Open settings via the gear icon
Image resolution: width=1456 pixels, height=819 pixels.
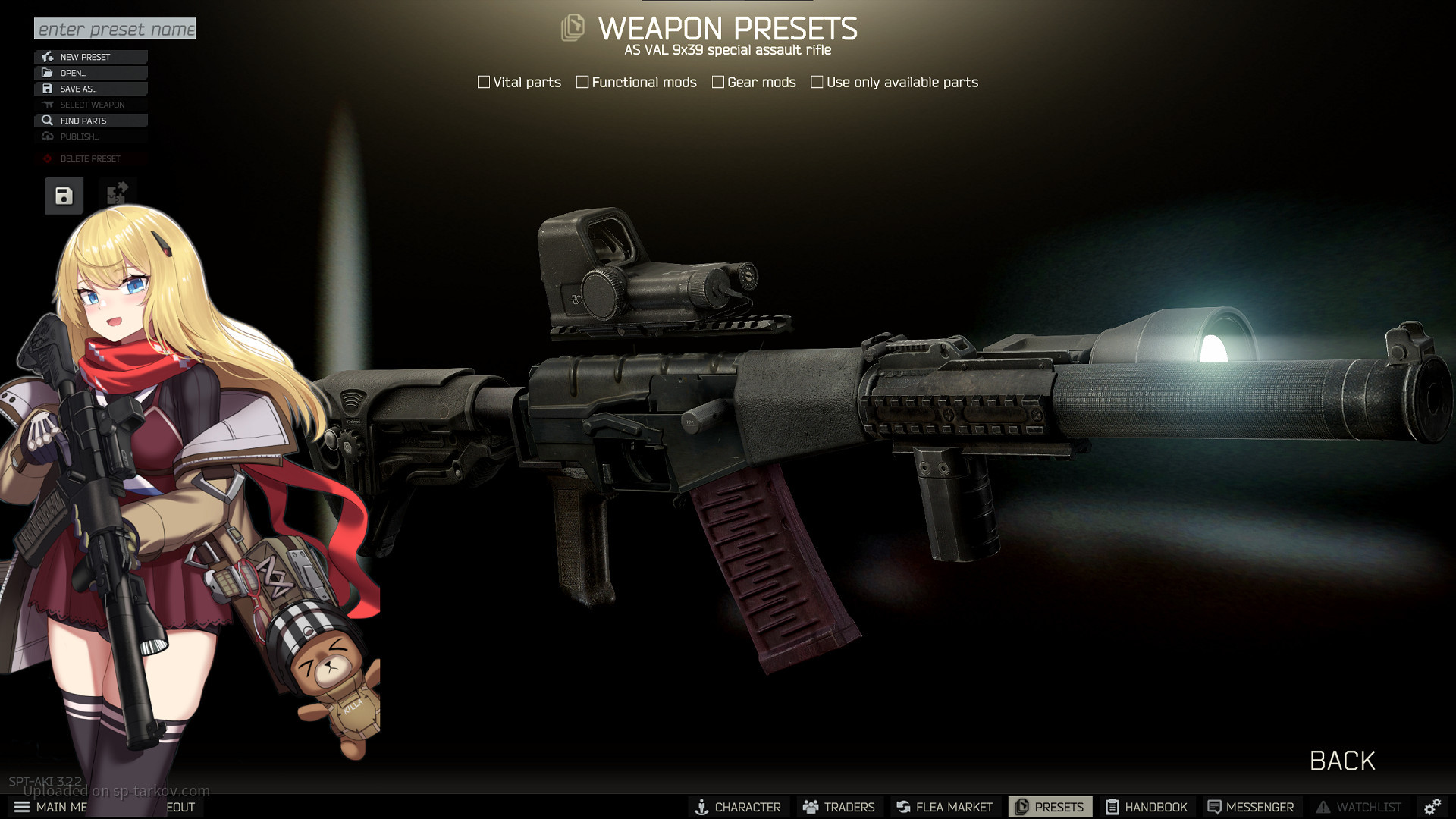coord(1432,807)
